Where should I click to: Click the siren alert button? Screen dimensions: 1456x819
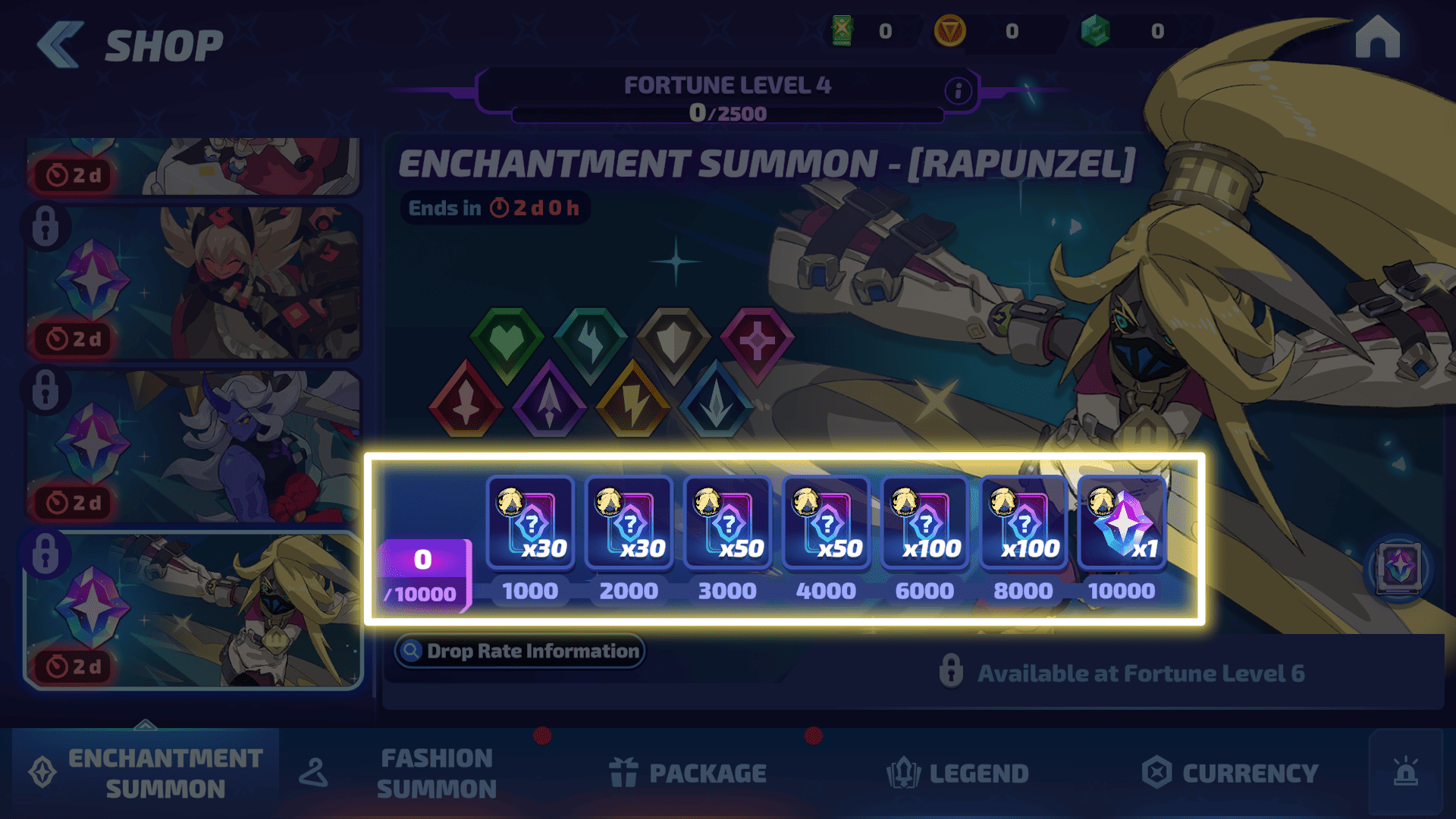(1405, 773)
